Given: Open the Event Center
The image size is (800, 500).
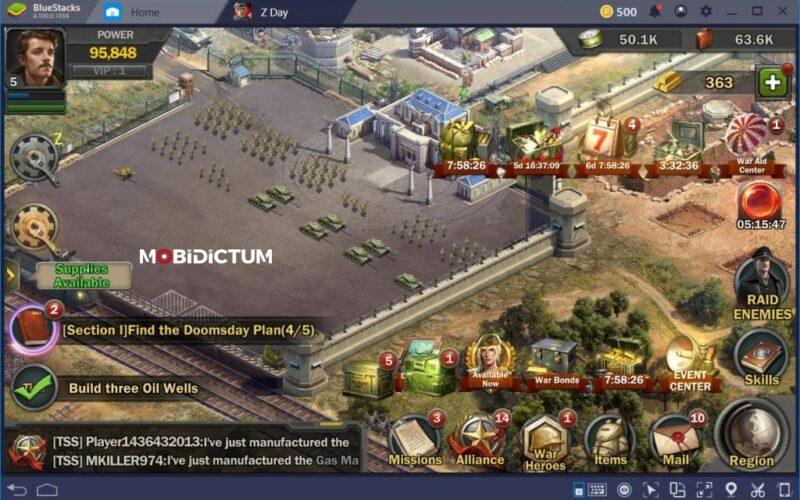Looking at the screenshot, I should (x=690, y=362).
